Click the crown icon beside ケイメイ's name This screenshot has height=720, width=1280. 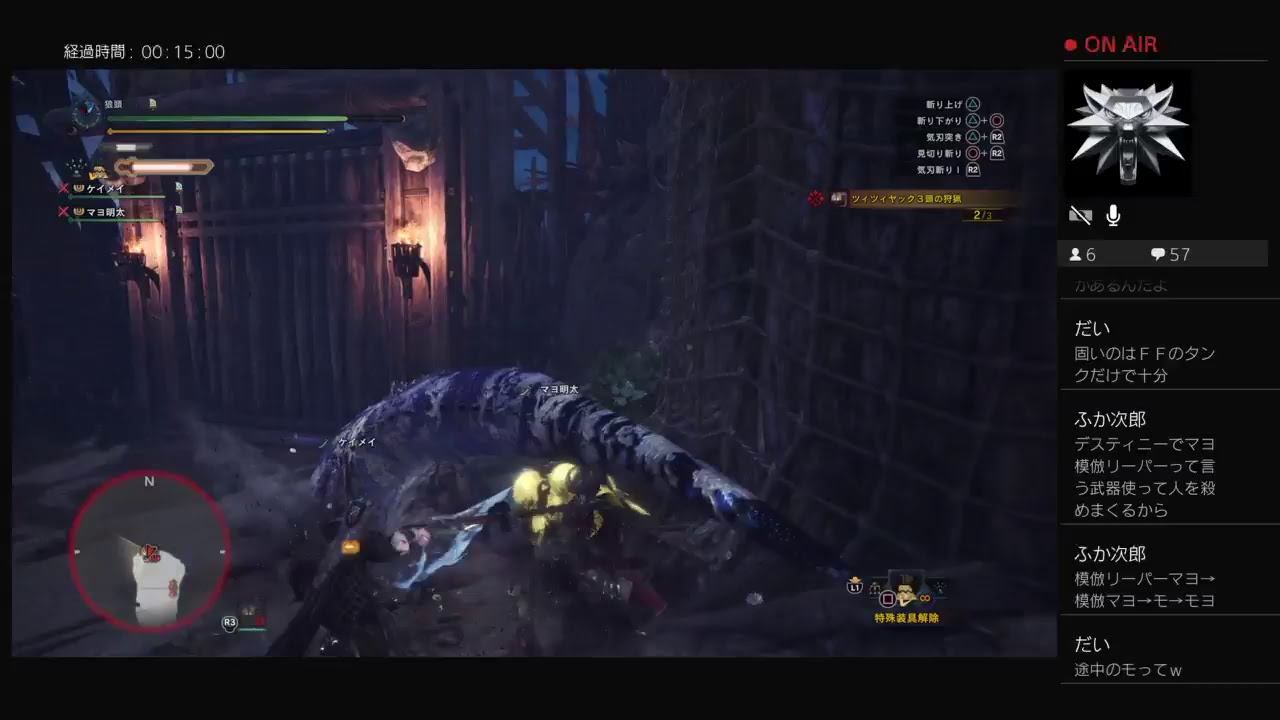78,188
